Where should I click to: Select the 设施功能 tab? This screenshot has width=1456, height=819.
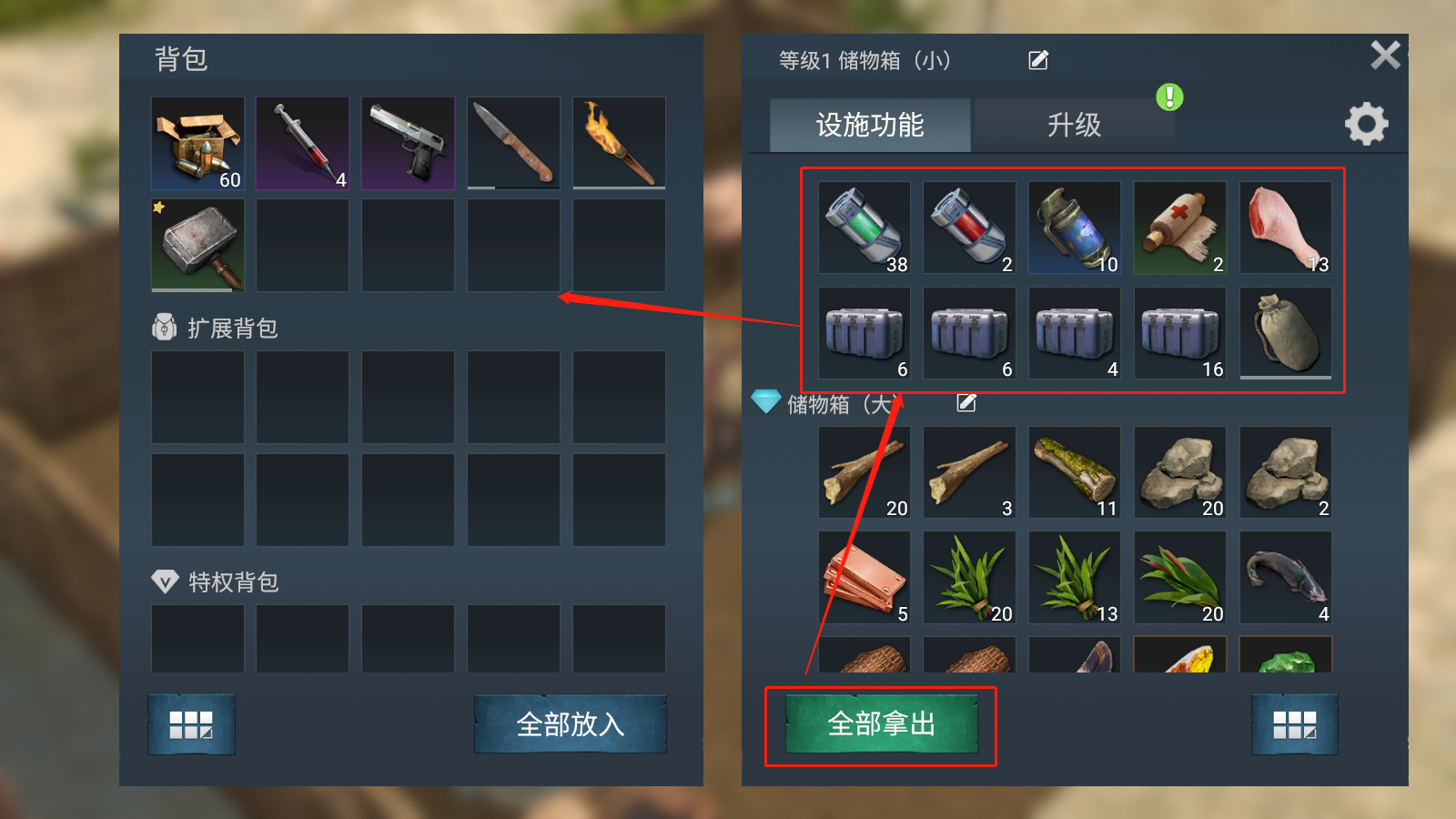pos(870,126)
